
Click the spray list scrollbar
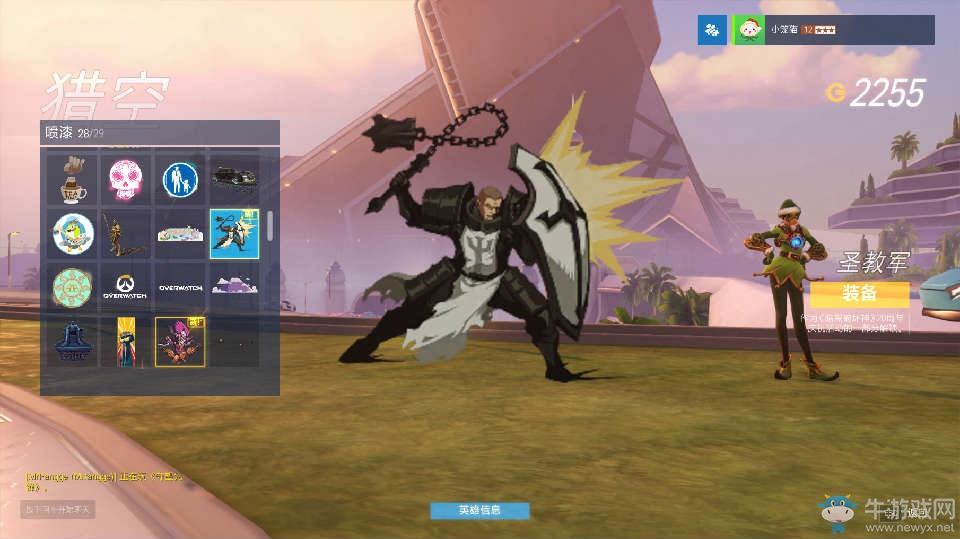tap(270, 226)
